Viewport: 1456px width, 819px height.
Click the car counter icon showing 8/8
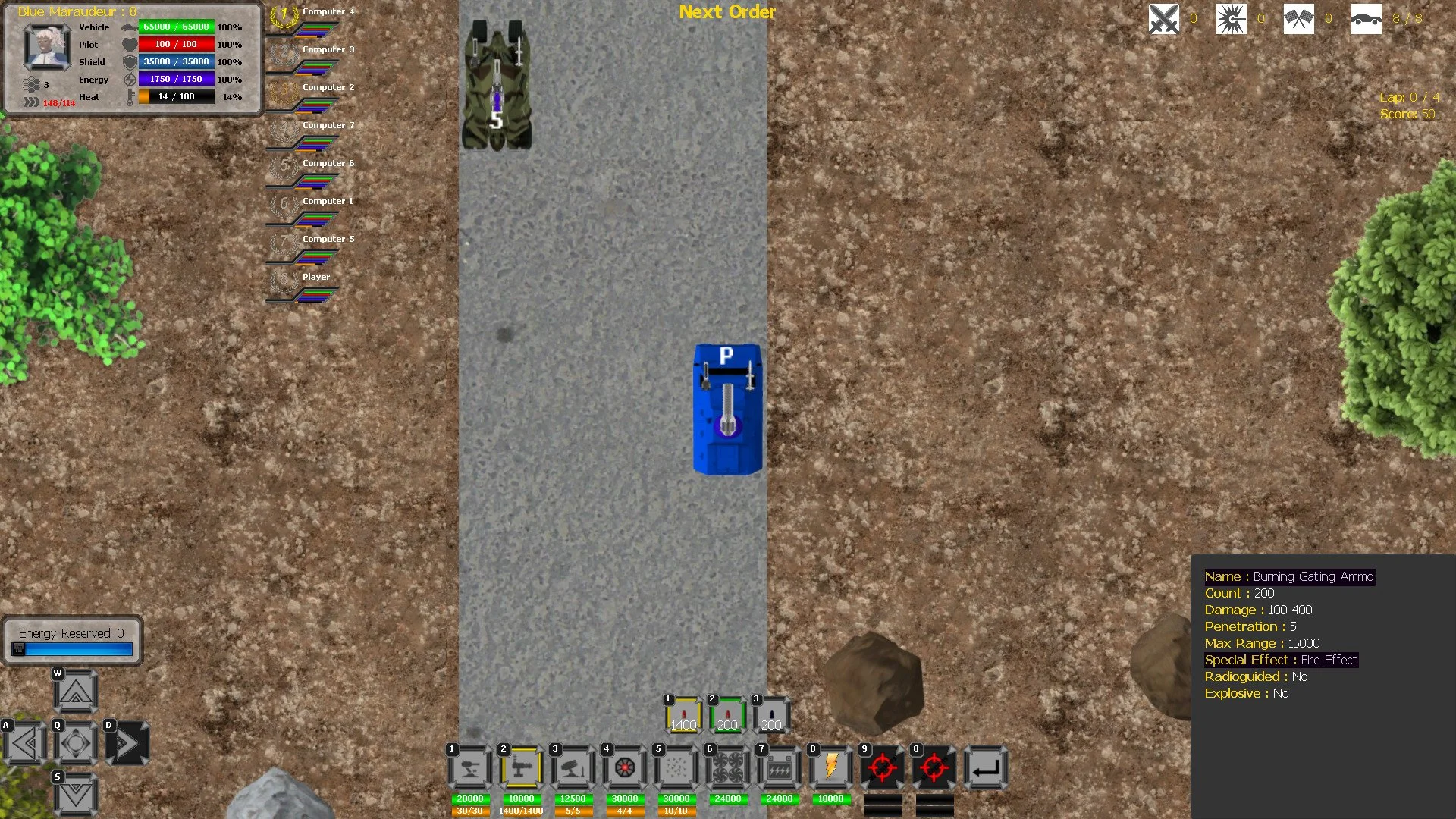tap(1367, 18)
